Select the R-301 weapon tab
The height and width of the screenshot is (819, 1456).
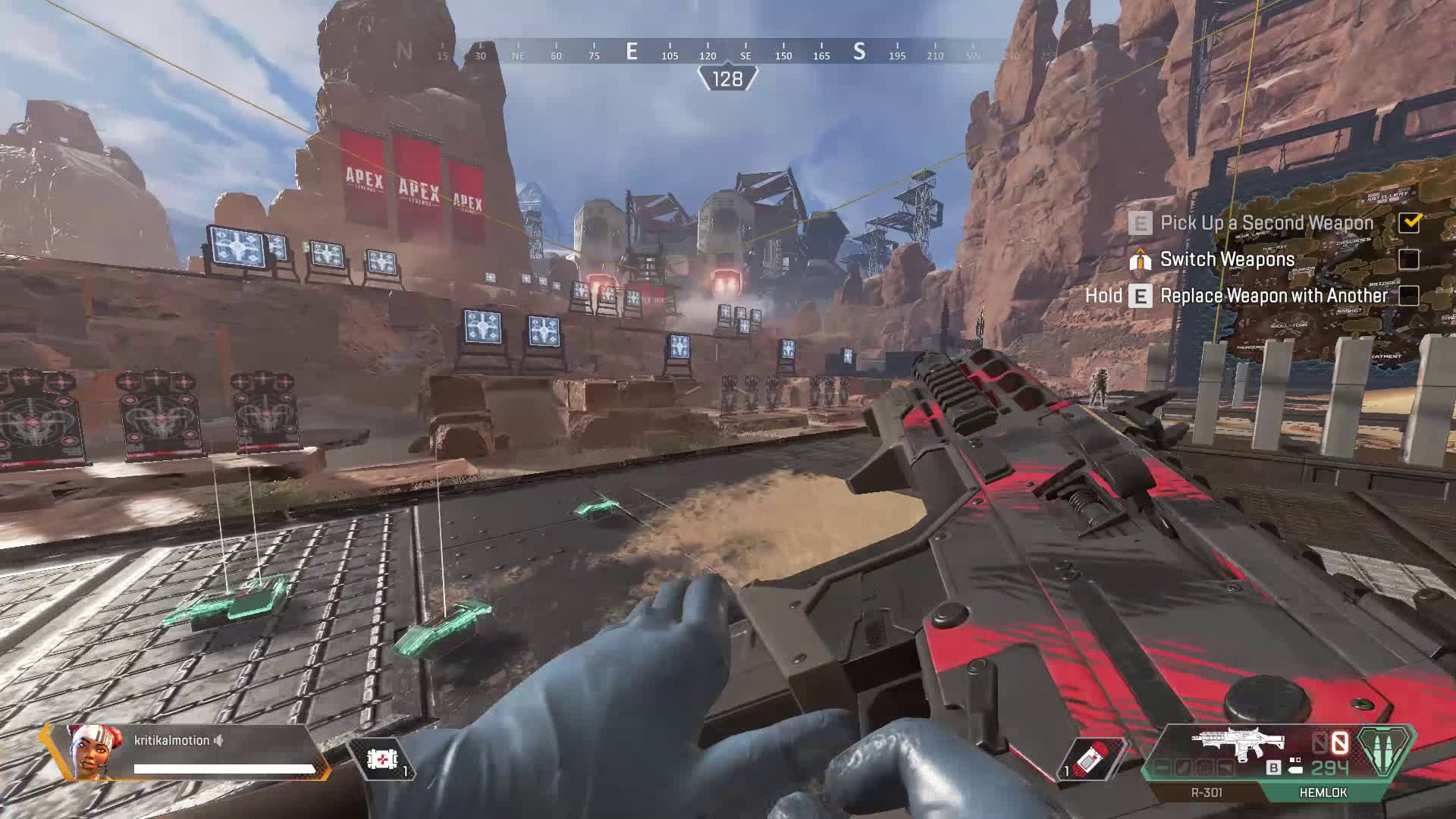1206,792
